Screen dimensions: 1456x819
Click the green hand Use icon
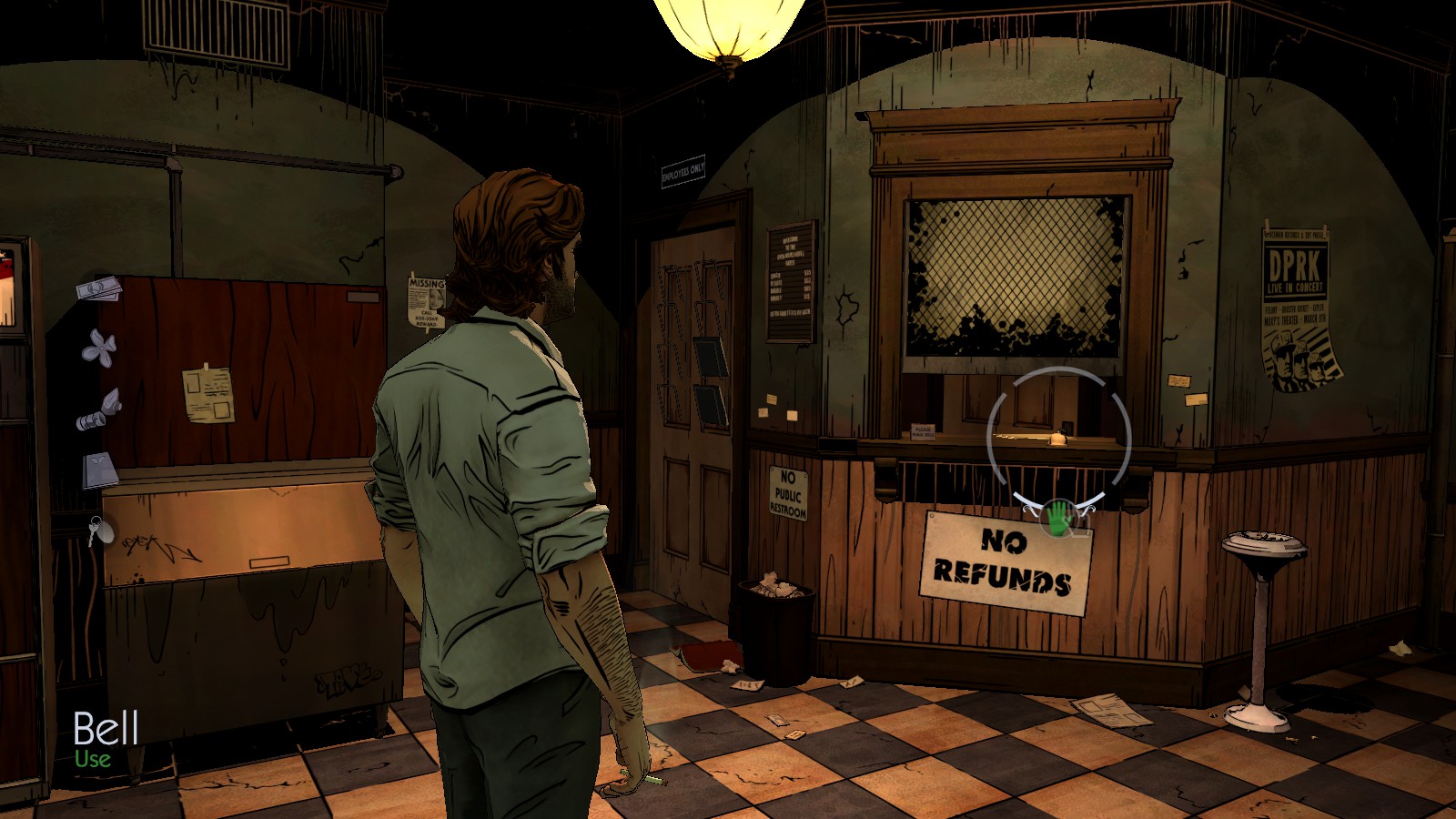tap(1057, 517)
